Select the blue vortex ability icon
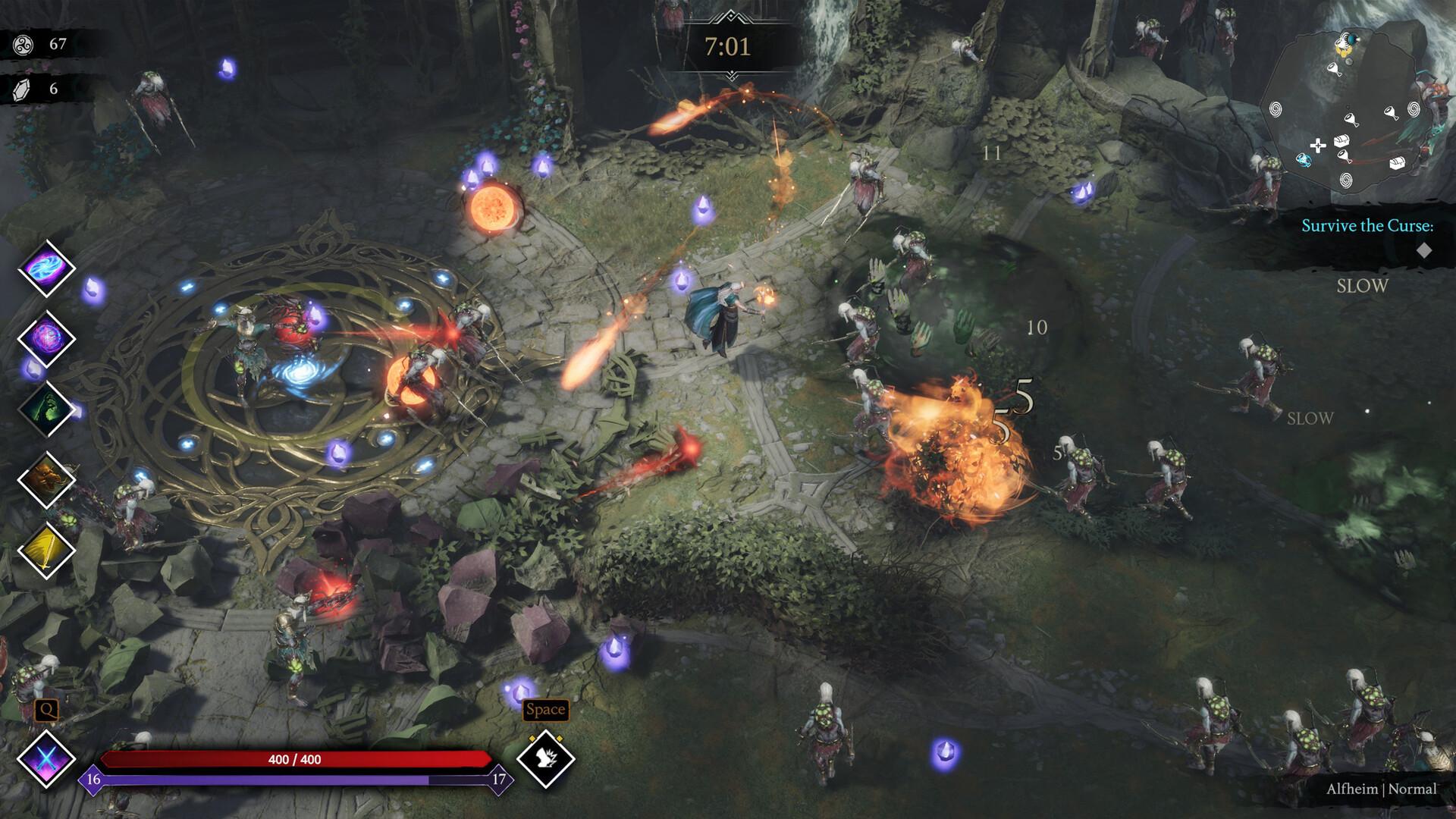1456x819 pixels. point(47,269)
